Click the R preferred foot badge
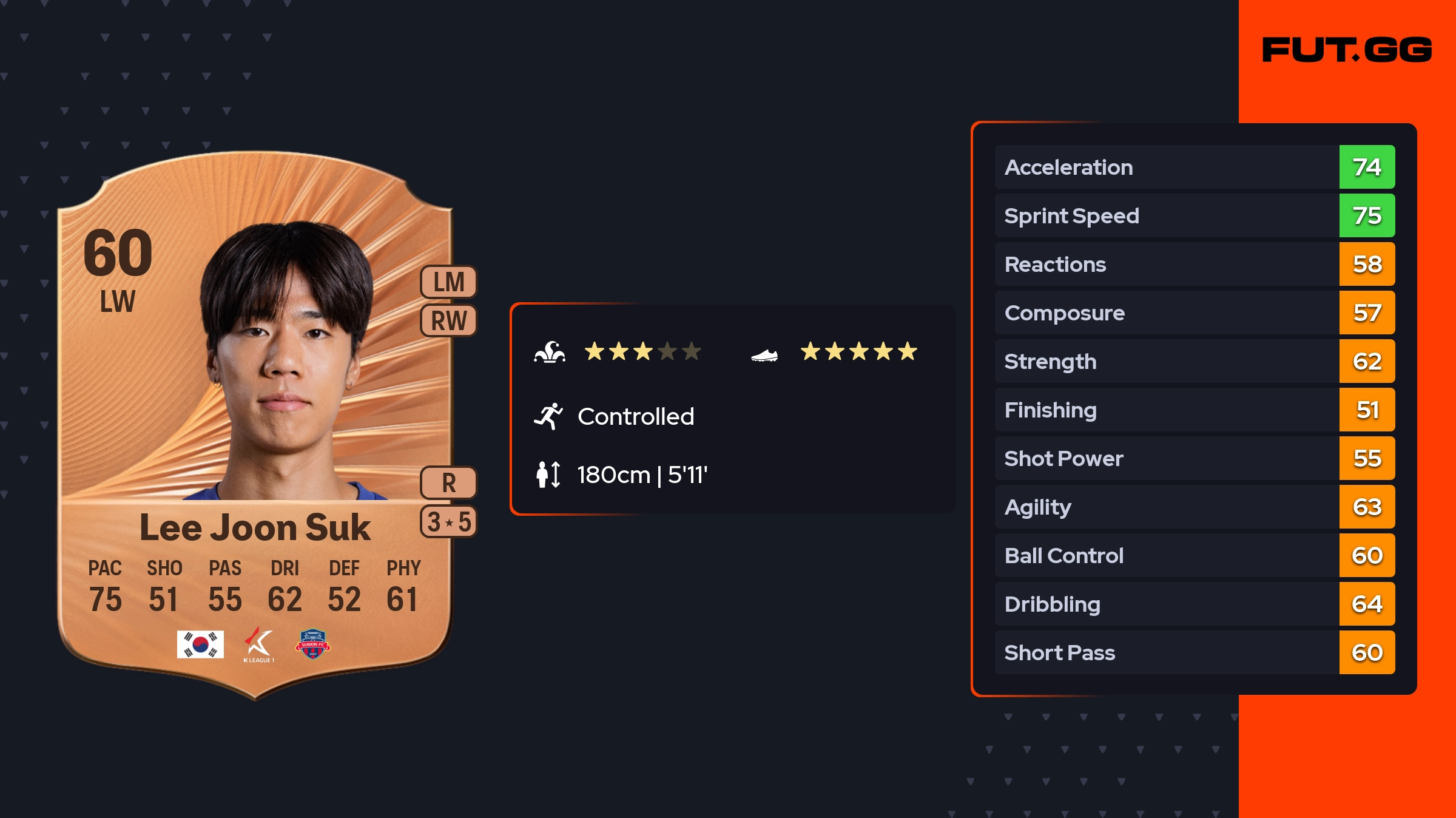The width and height of the screenshot is (1456, 818). coord(449,483)
